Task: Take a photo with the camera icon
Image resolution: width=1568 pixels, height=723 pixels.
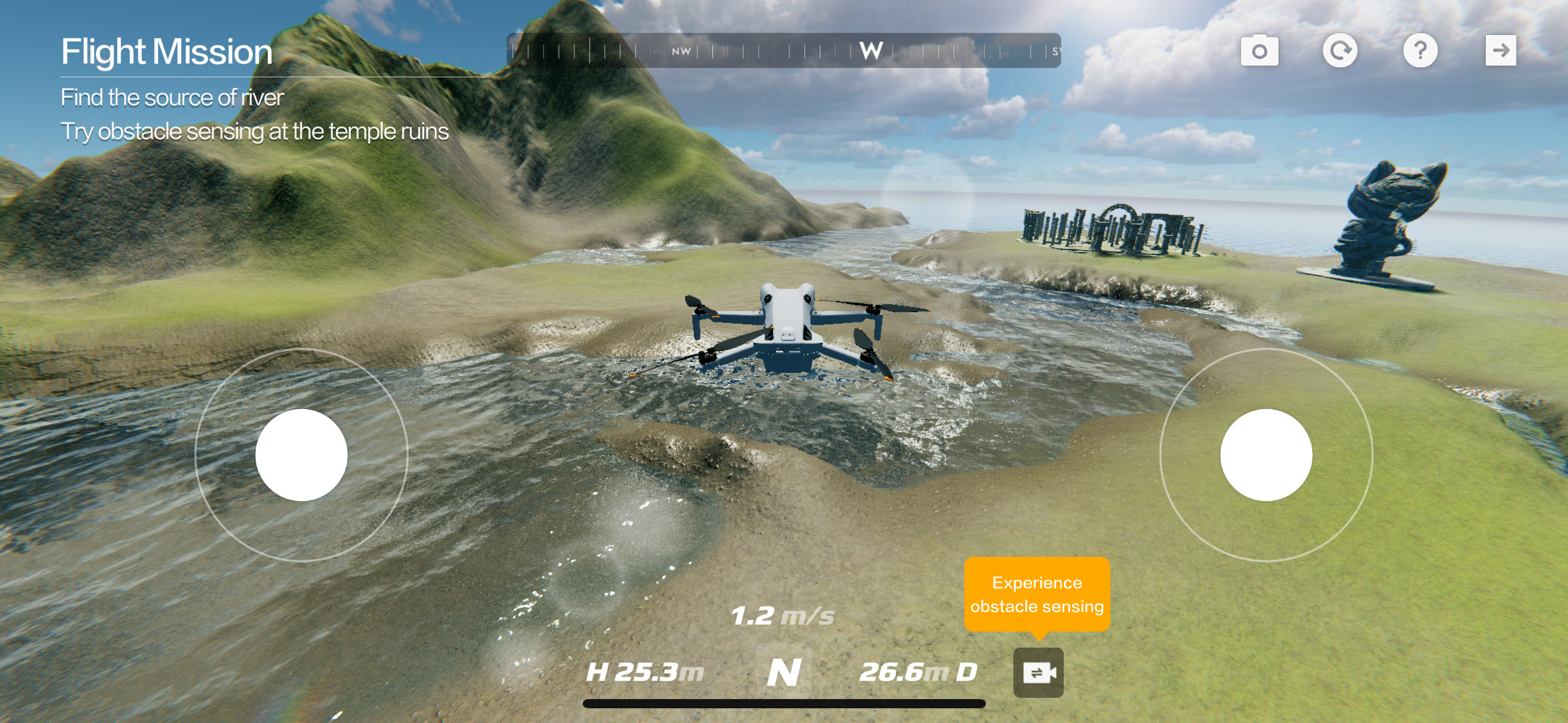Action: pyautogui.click(x=1259, y=51)
